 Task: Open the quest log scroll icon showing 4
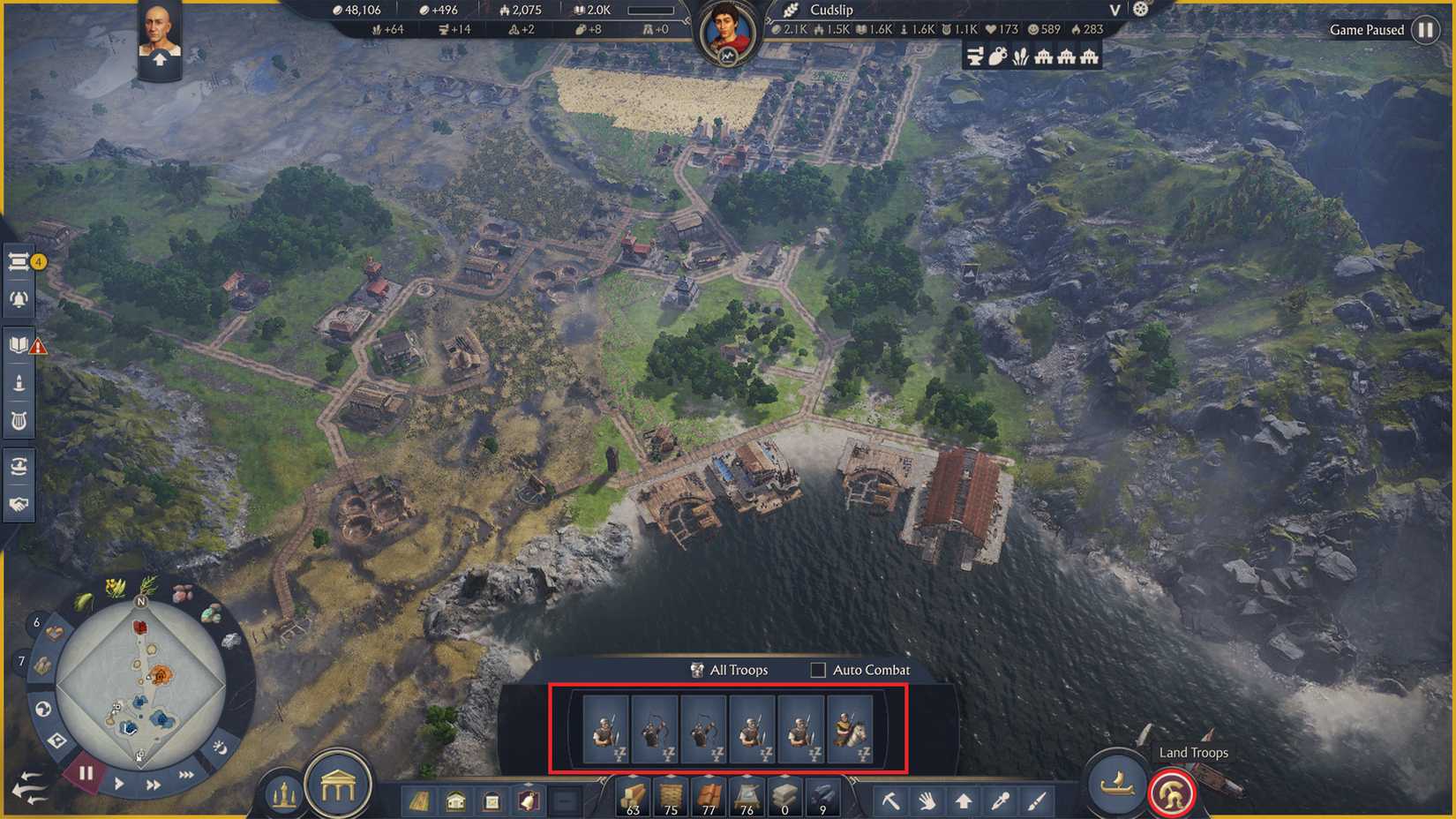pyautogui.click(x=19, y=260)
